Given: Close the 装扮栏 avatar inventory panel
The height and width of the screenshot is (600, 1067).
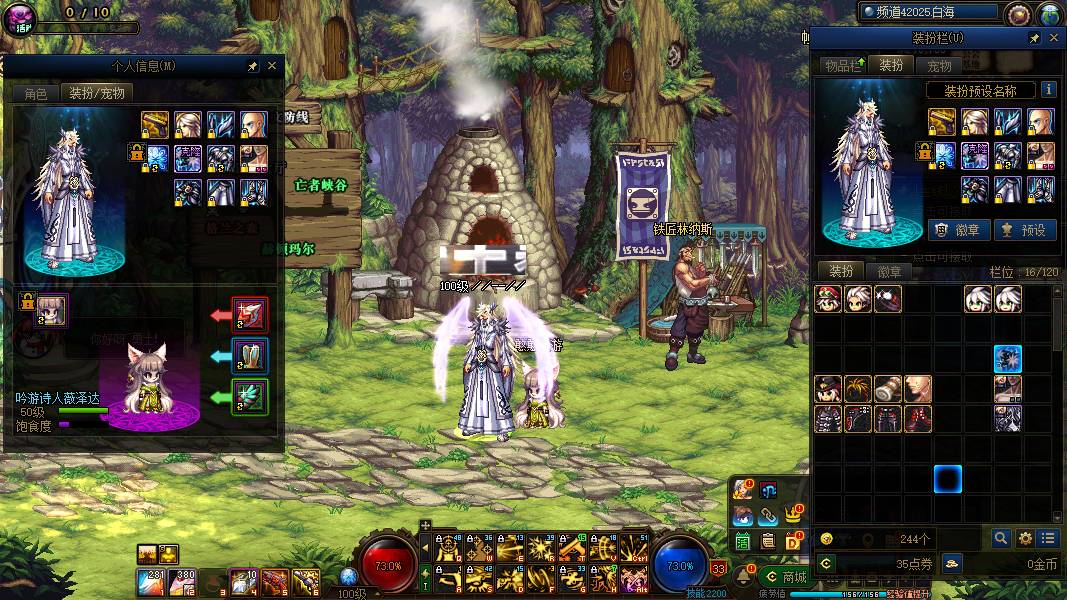Looking at the screenshot, I should click(1054, 38).
